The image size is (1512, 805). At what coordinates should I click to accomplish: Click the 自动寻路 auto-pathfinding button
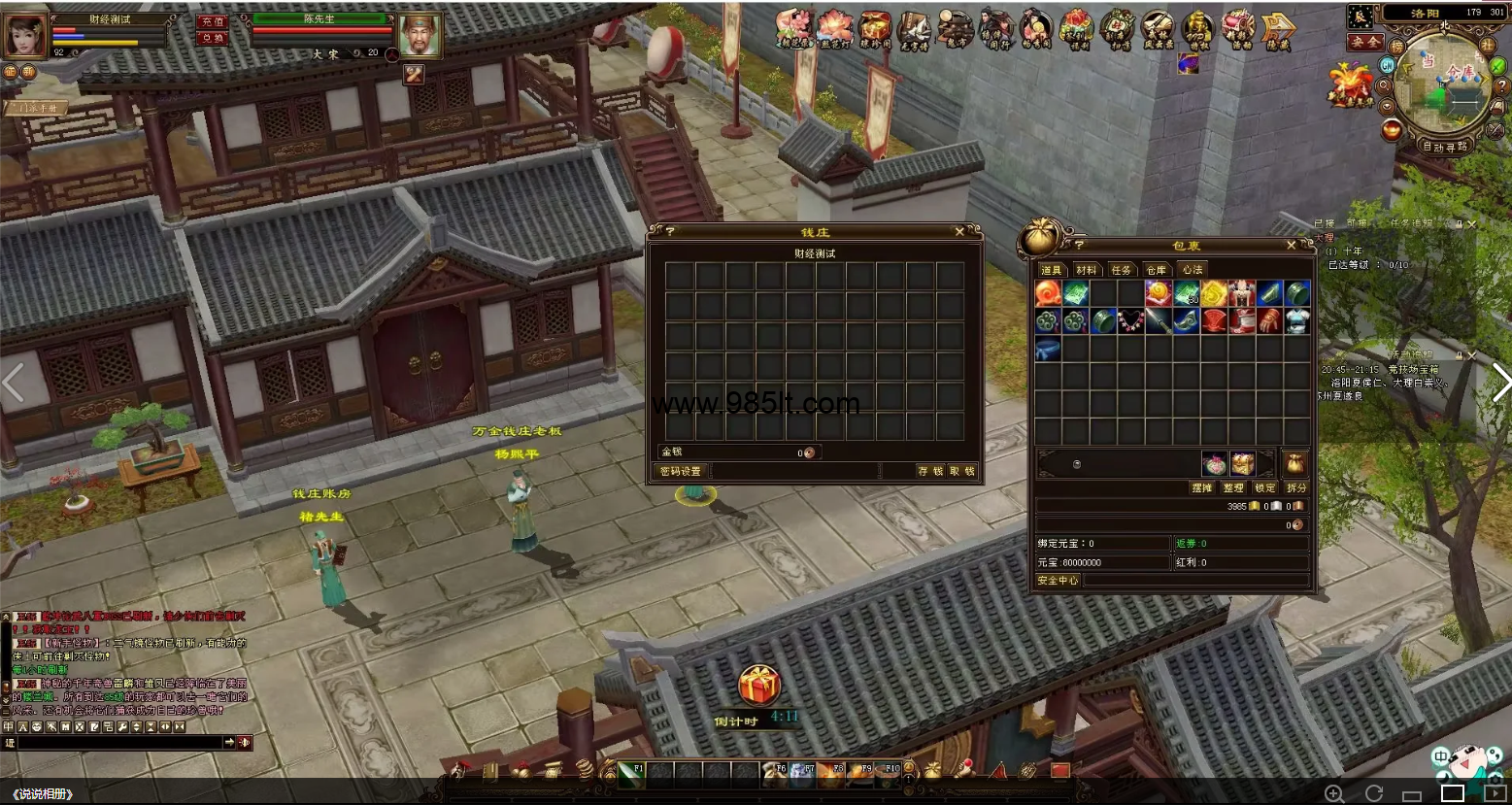coord(1445,147)
